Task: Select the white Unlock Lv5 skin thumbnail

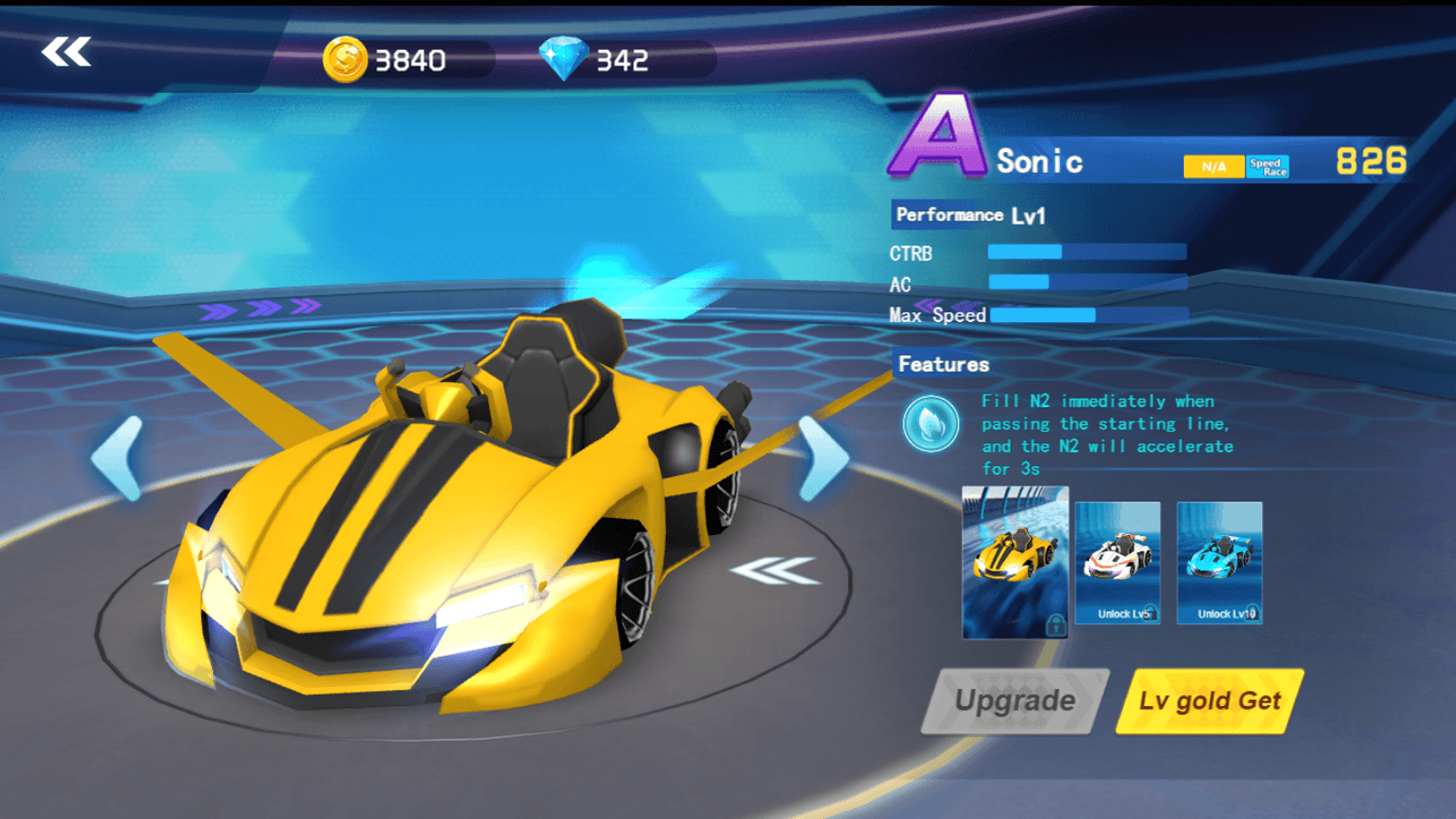Action: click(x=1118, y=564)
